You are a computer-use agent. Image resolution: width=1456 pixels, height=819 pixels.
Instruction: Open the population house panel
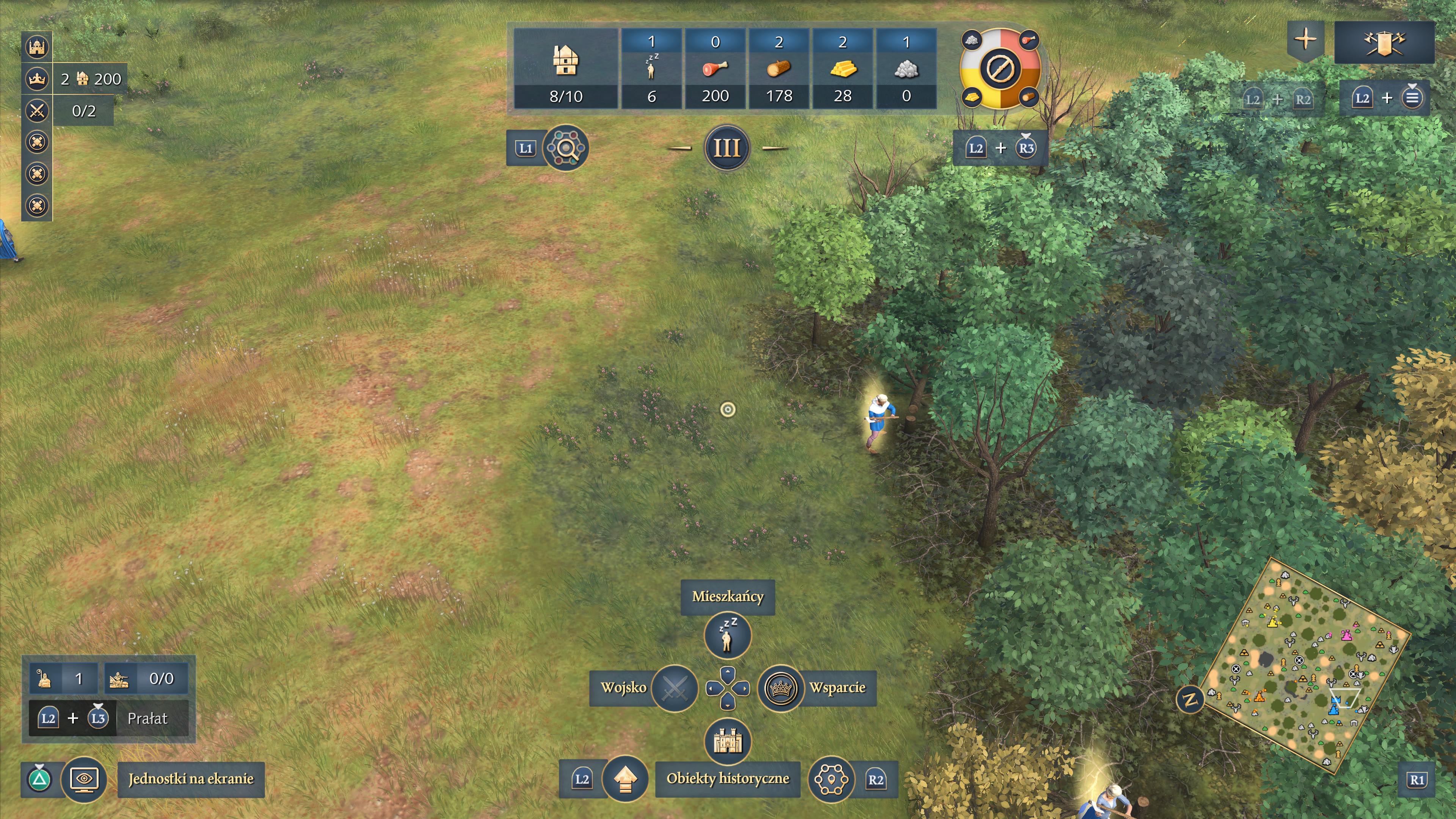point(565,68)
